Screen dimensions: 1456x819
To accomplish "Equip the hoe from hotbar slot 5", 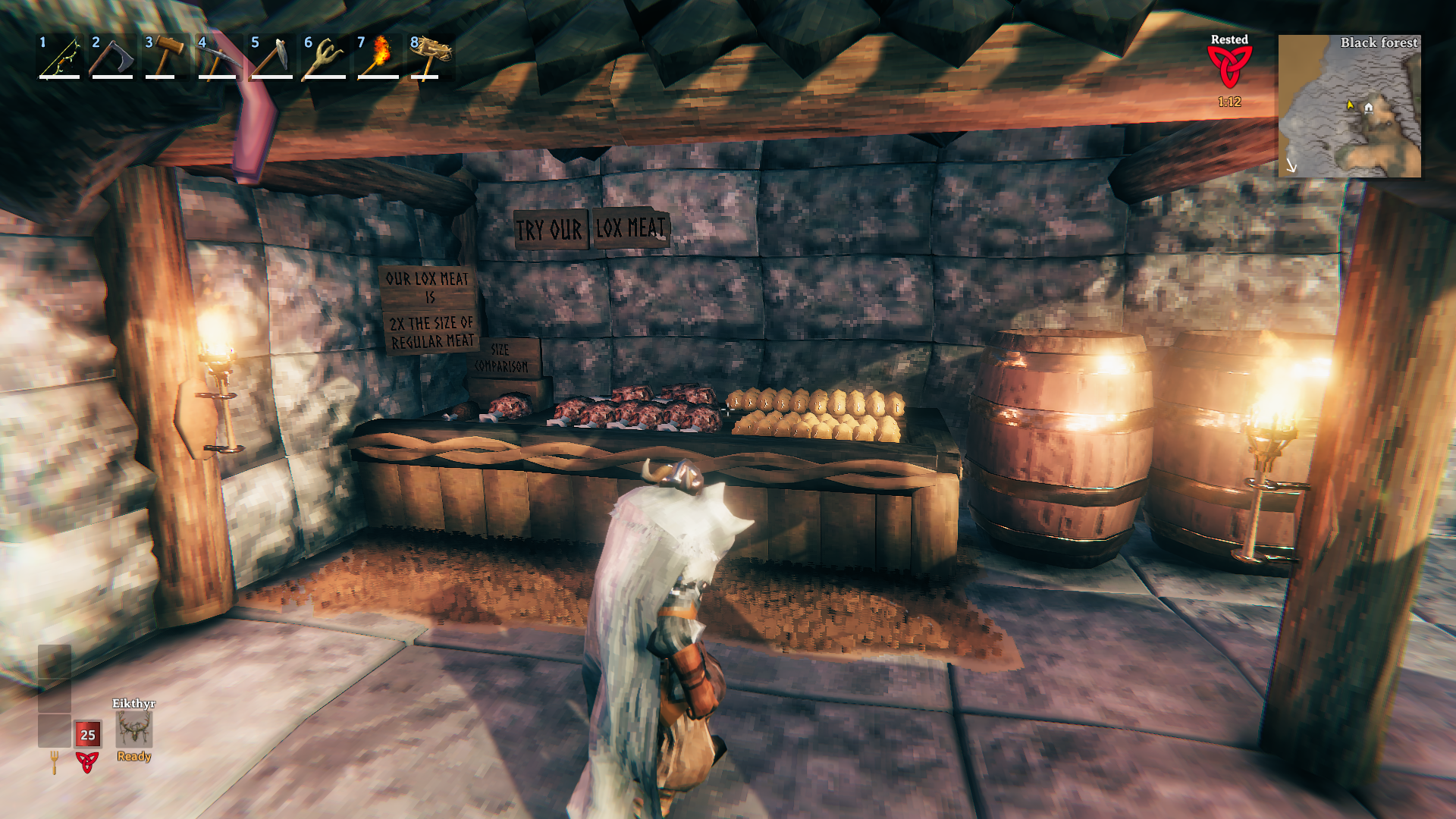I will pyautogui.click(x=271, y=58).
